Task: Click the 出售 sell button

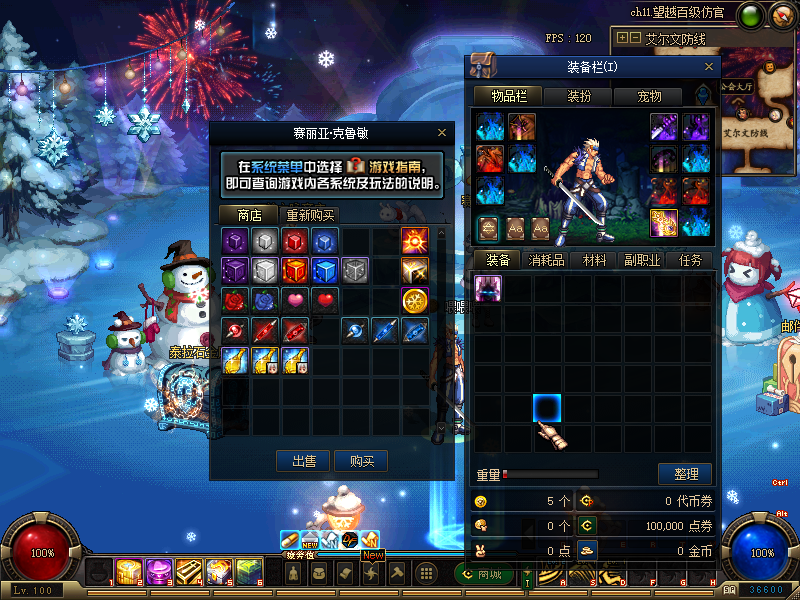Action: (x=304, y=461)
